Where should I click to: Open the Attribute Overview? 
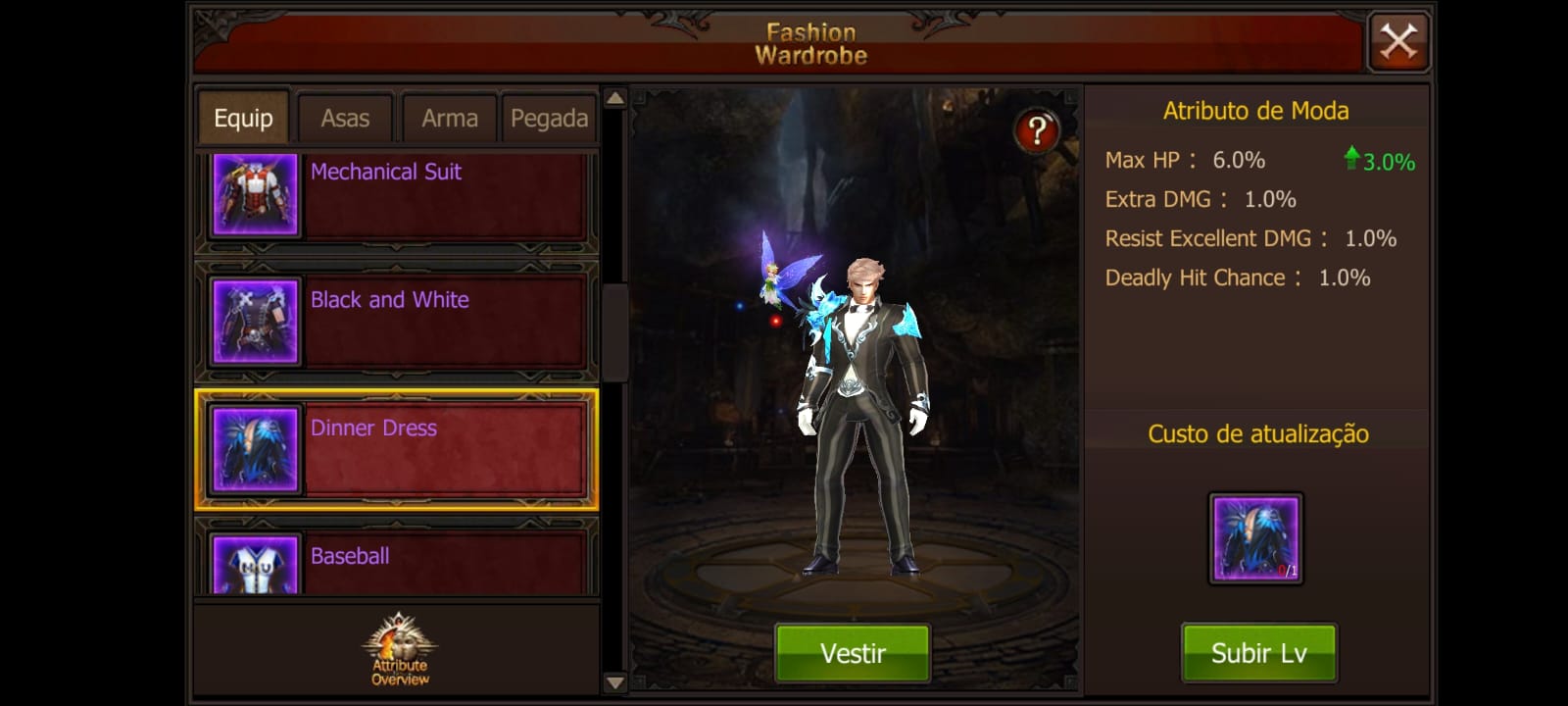(x=400, y=650)
